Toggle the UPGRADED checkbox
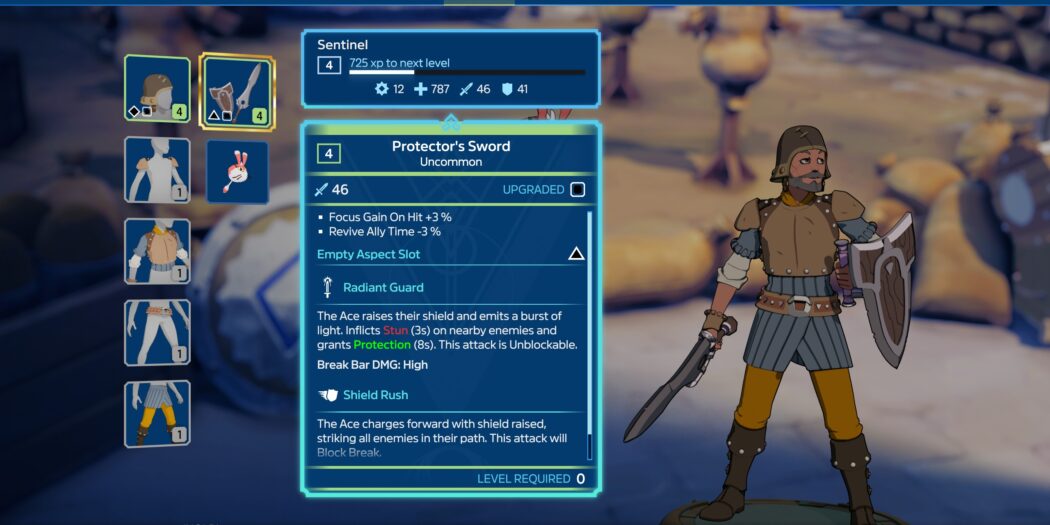This screenshot has width=1050, height=525. [577, 190]
